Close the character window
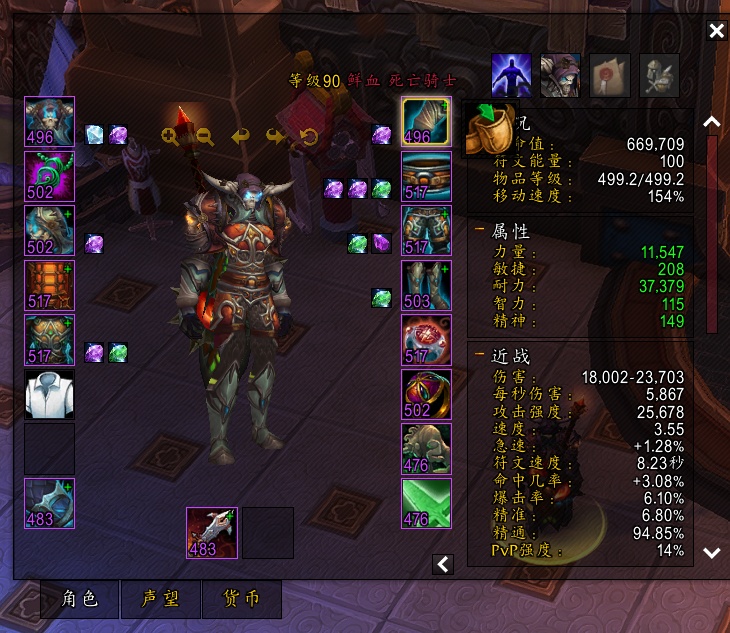 [x=716, y=31]
